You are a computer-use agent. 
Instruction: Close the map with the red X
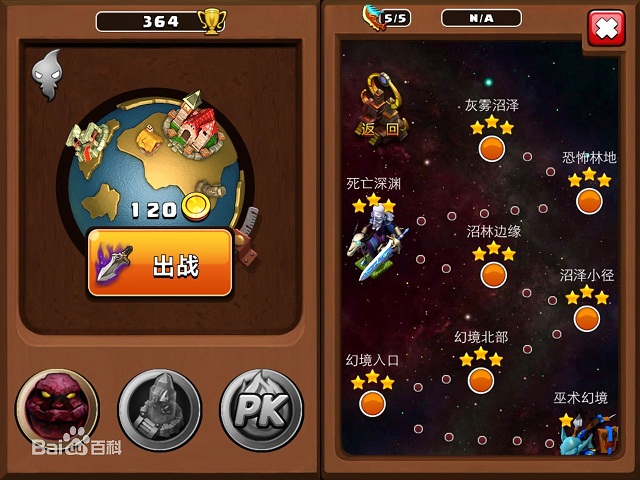pos(604,28)
